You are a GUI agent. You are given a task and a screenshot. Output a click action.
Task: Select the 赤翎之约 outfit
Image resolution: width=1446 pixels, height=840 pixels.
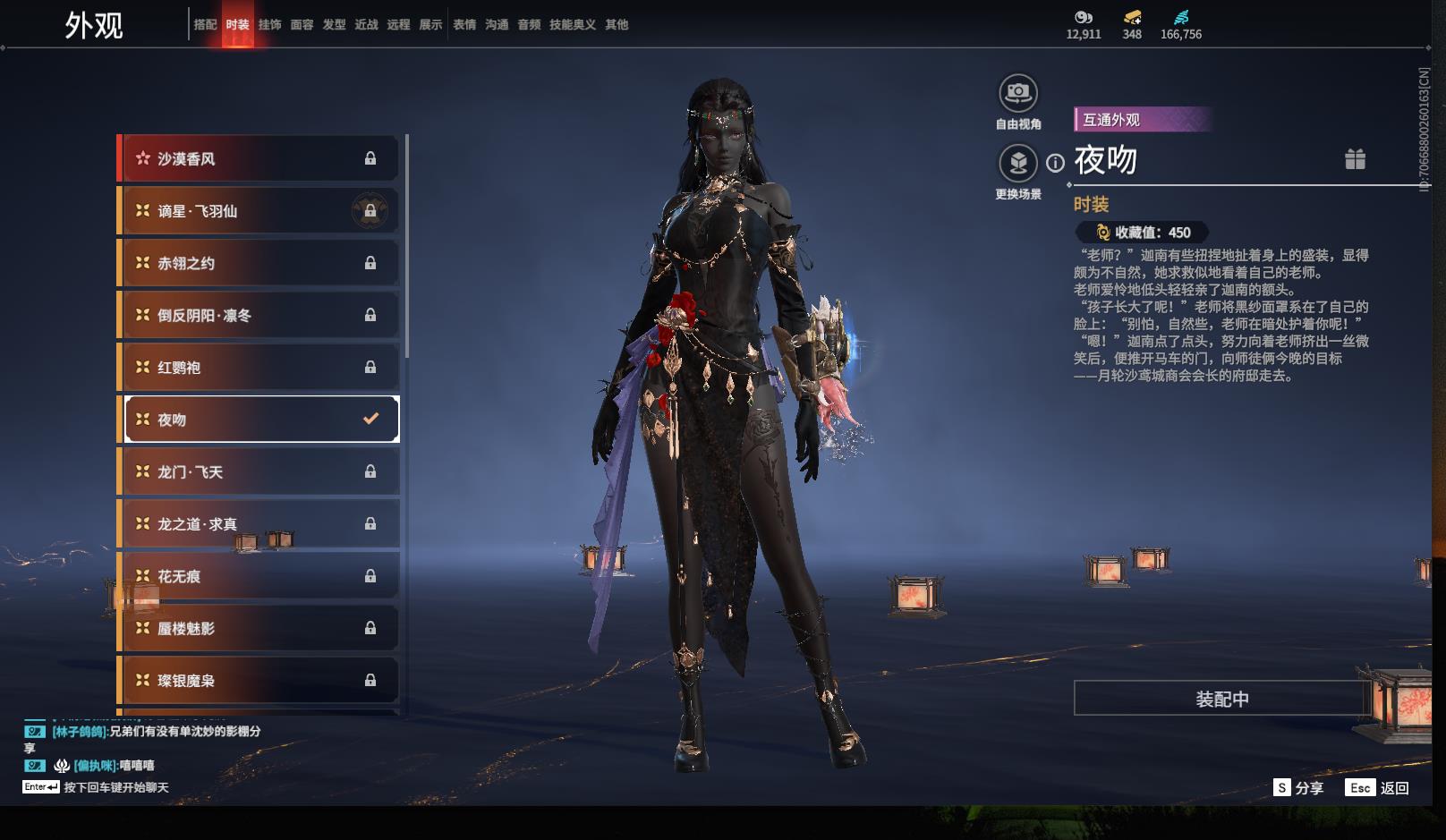point(259,263)
